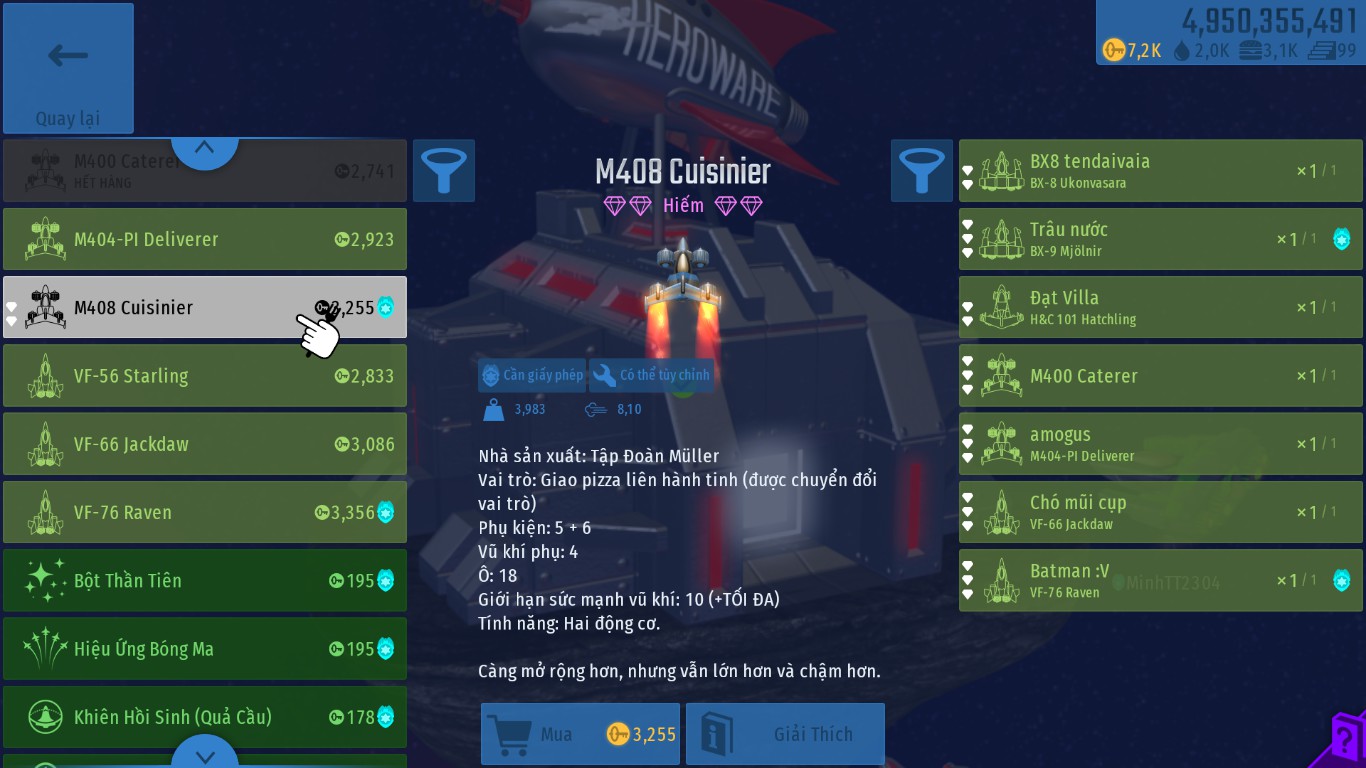Go back with the Quay lại button
The height and width of the screenshot is (768, 1366).
(68, 68)
